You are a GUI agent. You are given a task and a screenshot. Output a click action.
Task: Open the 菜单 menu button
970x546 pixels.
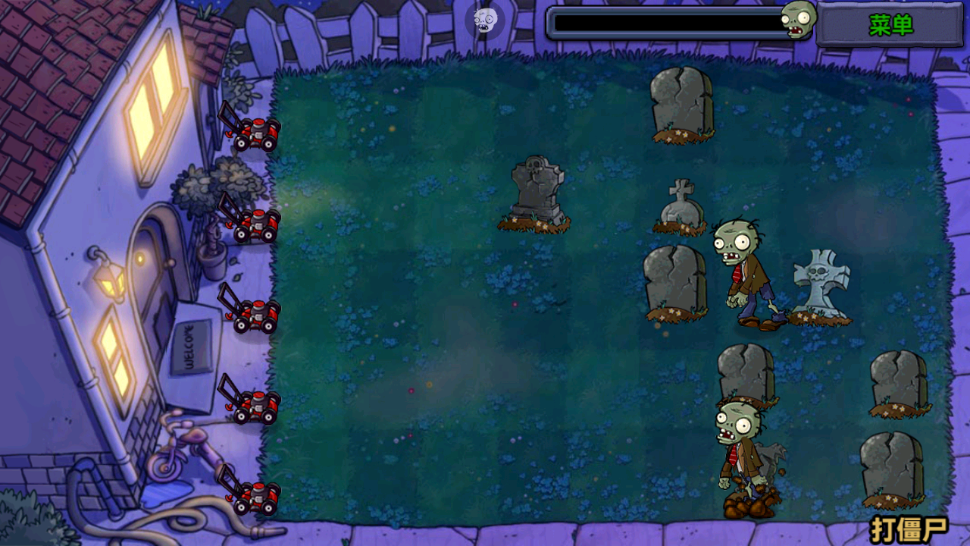coord(890,25)
